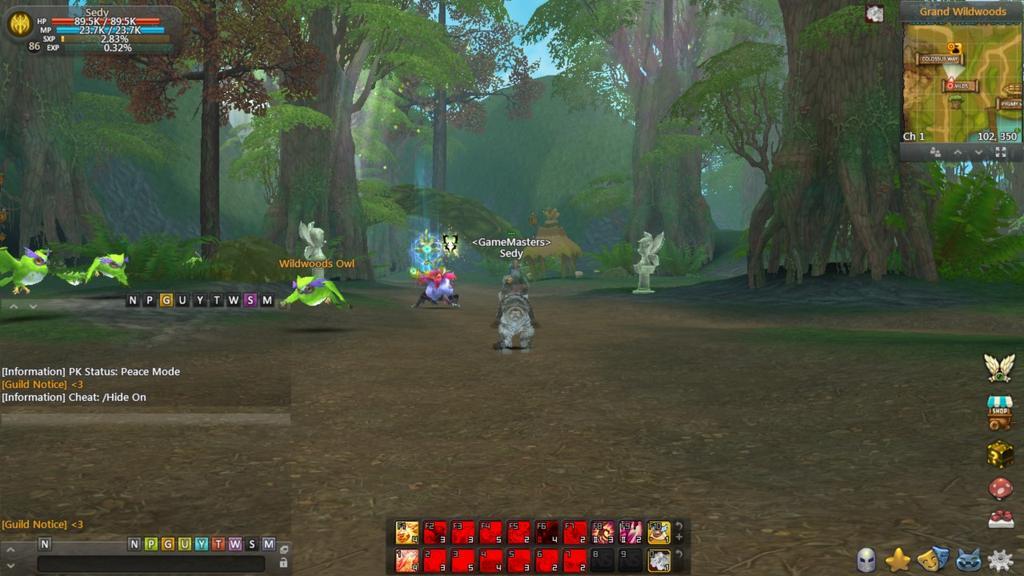Open the golden mystery box
Image resolution: width=1024 pixels, height=576 pixels.
[x=1000, y=454]
